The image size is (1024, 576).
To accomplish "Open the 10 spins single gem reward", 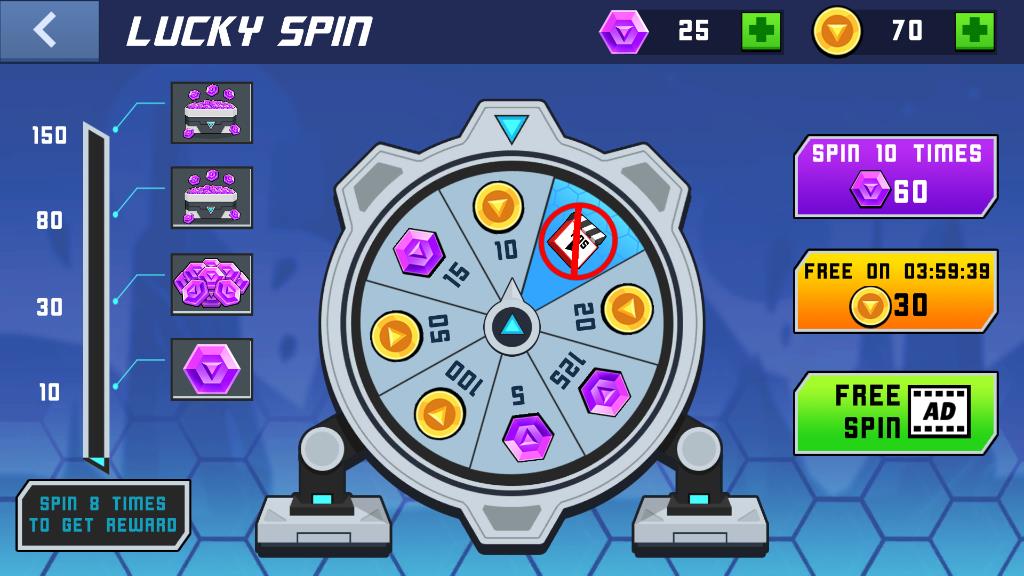I will click(211, 369).
